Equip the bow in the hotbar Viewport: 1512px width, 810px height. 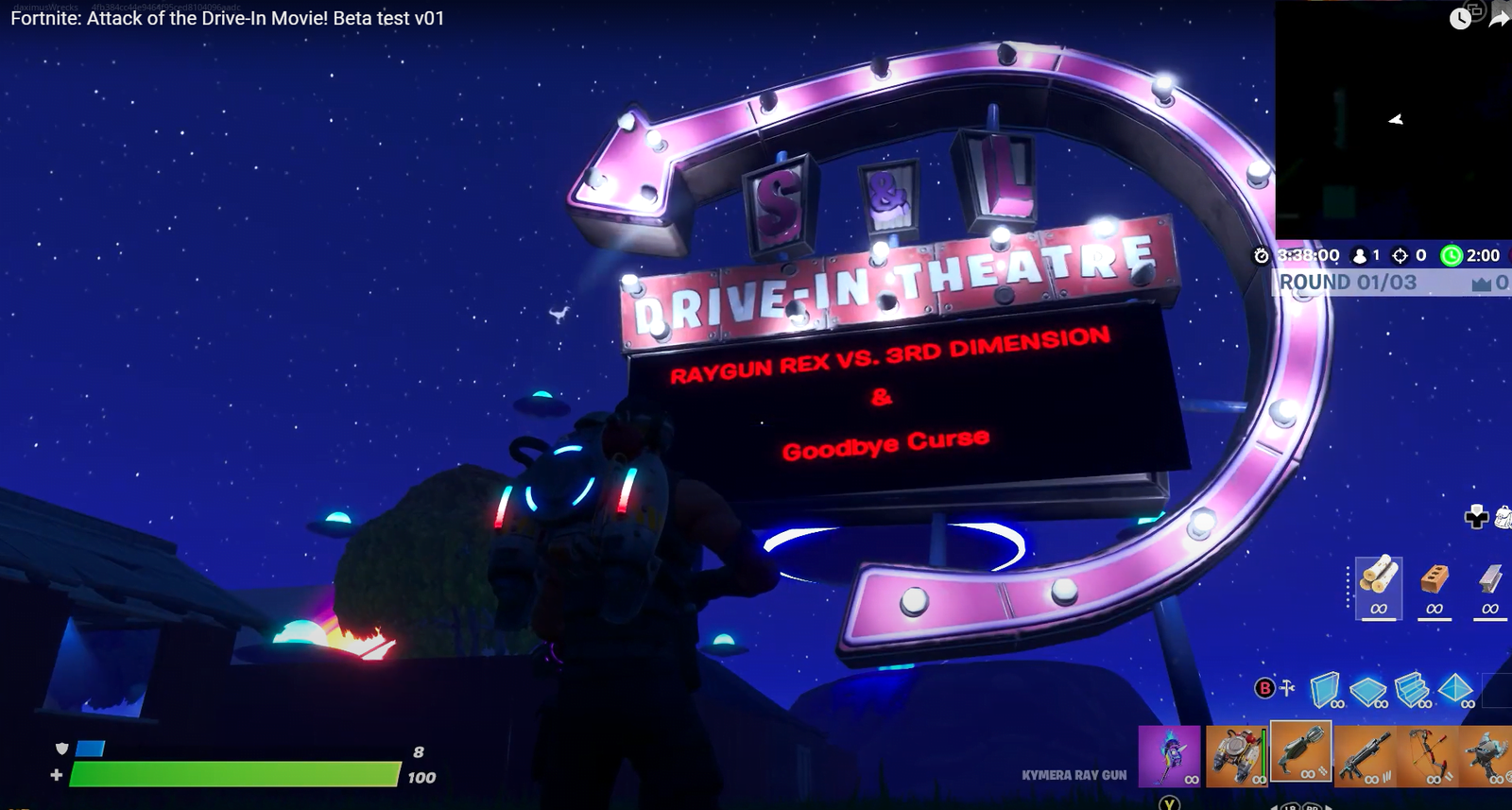(1427, 755)
